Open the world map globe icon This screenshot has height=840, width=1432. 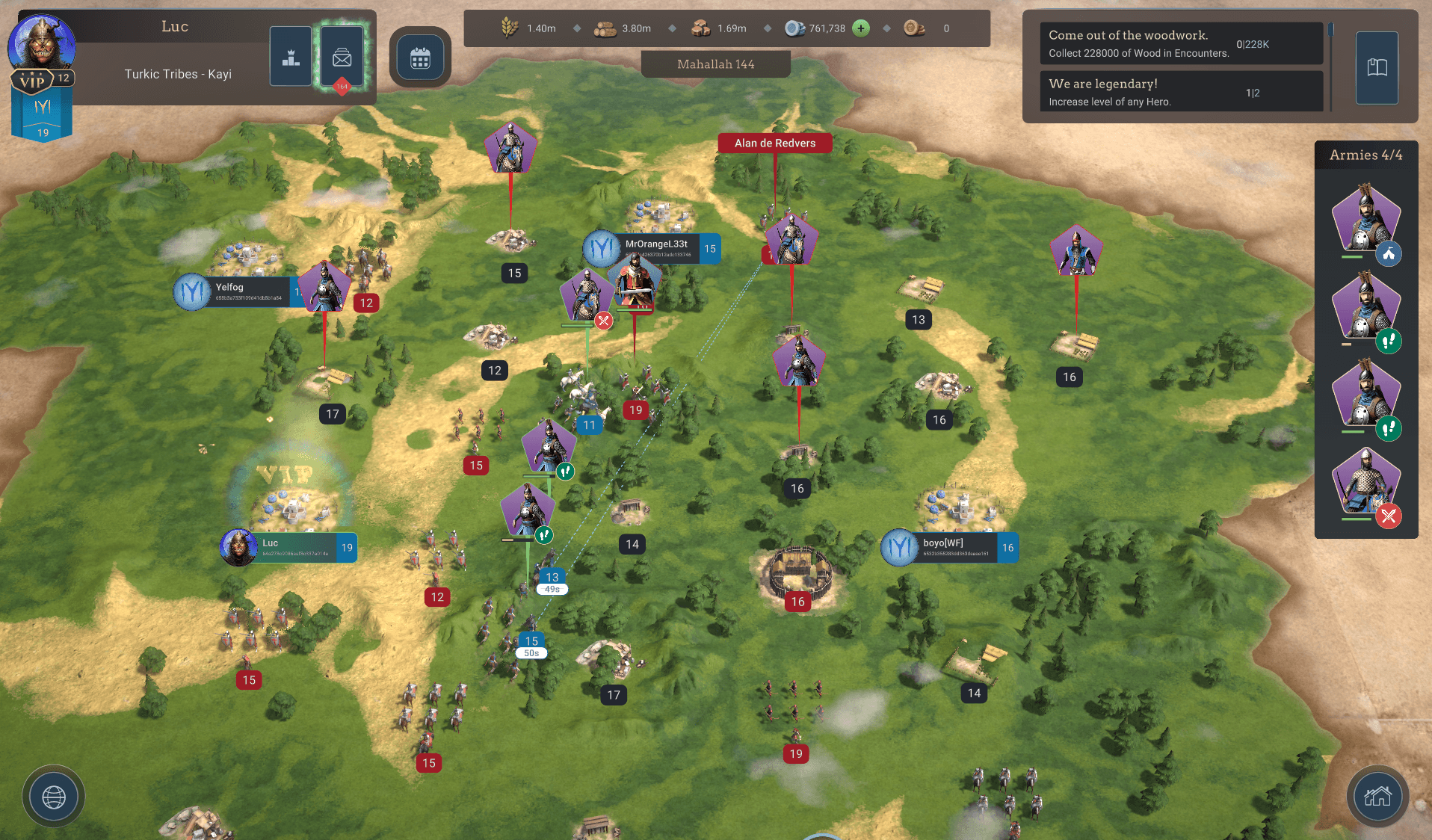pyautogui.click(x=52, y=796)
